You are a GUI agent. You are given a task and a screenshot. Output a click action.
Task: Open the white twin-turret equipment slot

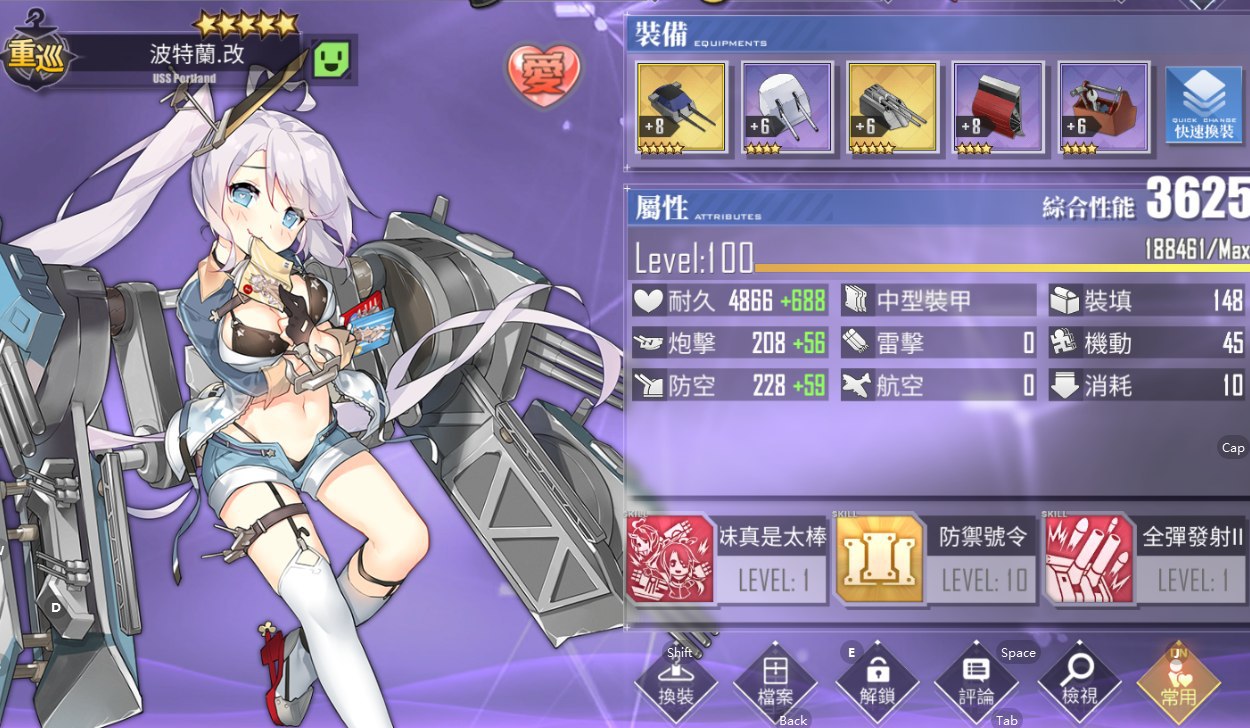click(x=787, y=108)
